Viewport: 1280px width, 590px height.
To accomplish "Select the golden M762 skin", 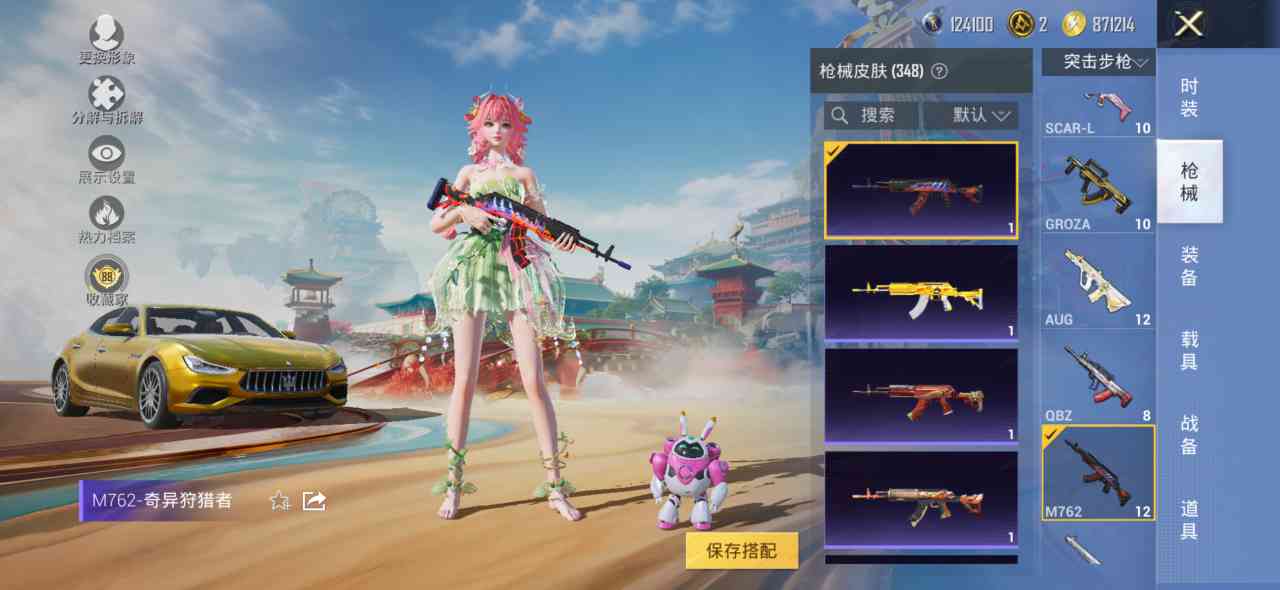I will [920, 293].
